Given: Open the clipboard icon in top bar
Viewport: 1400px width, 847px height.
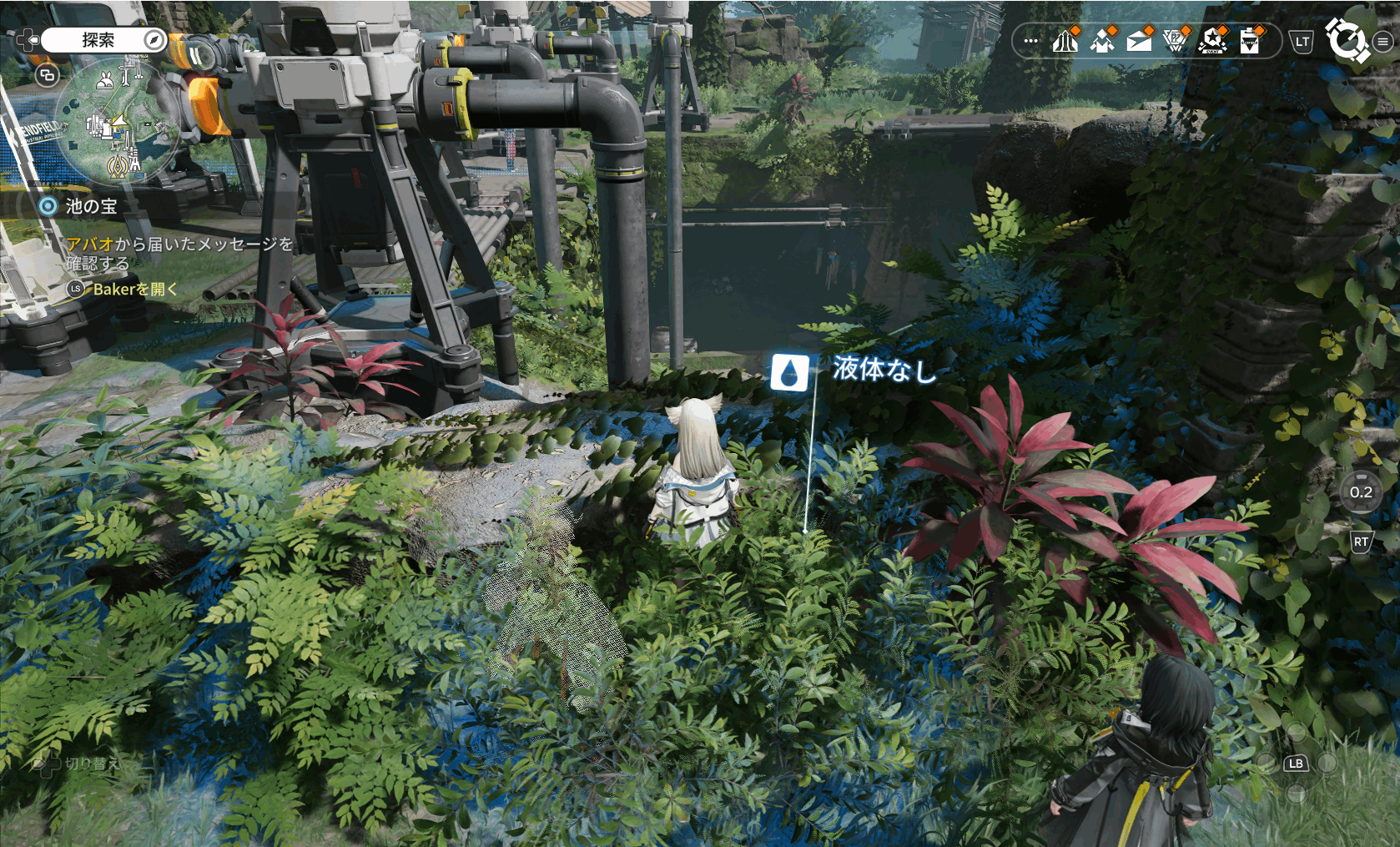Looking at the screenshot, I should pos(1250,40).
